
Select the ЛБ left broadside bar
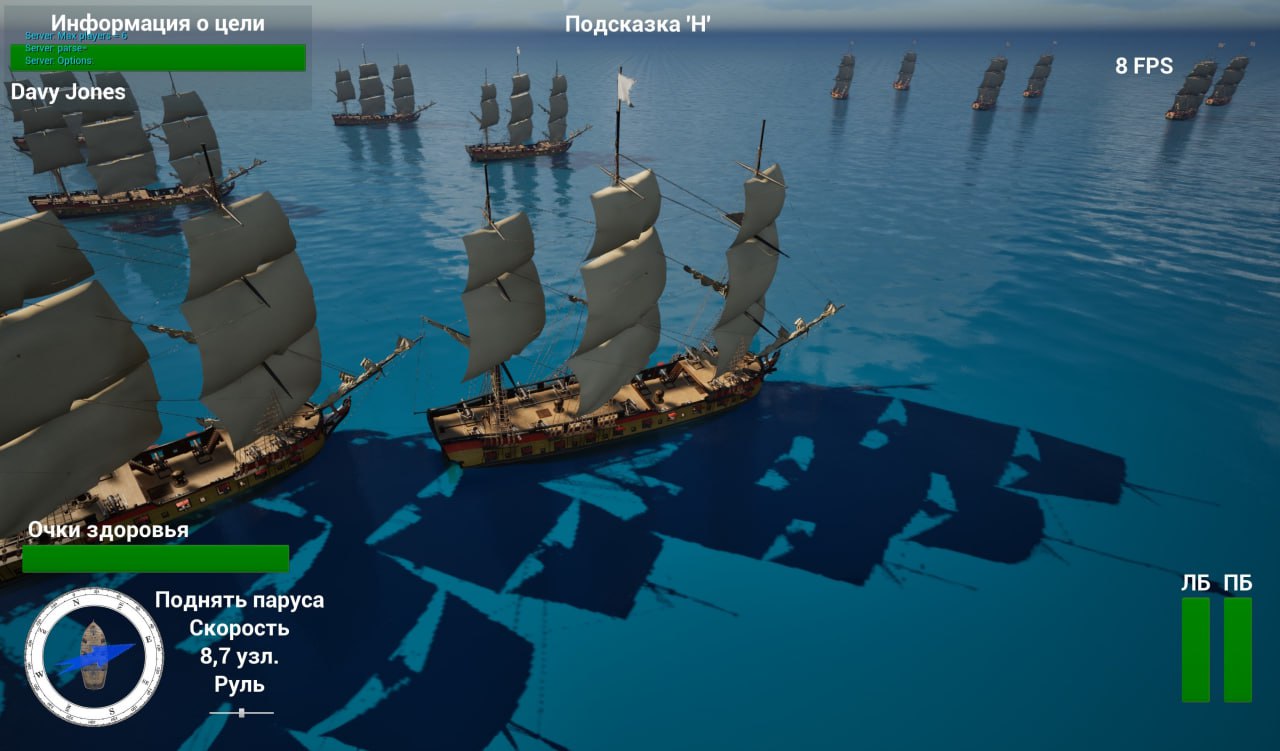click(1195, 649)
